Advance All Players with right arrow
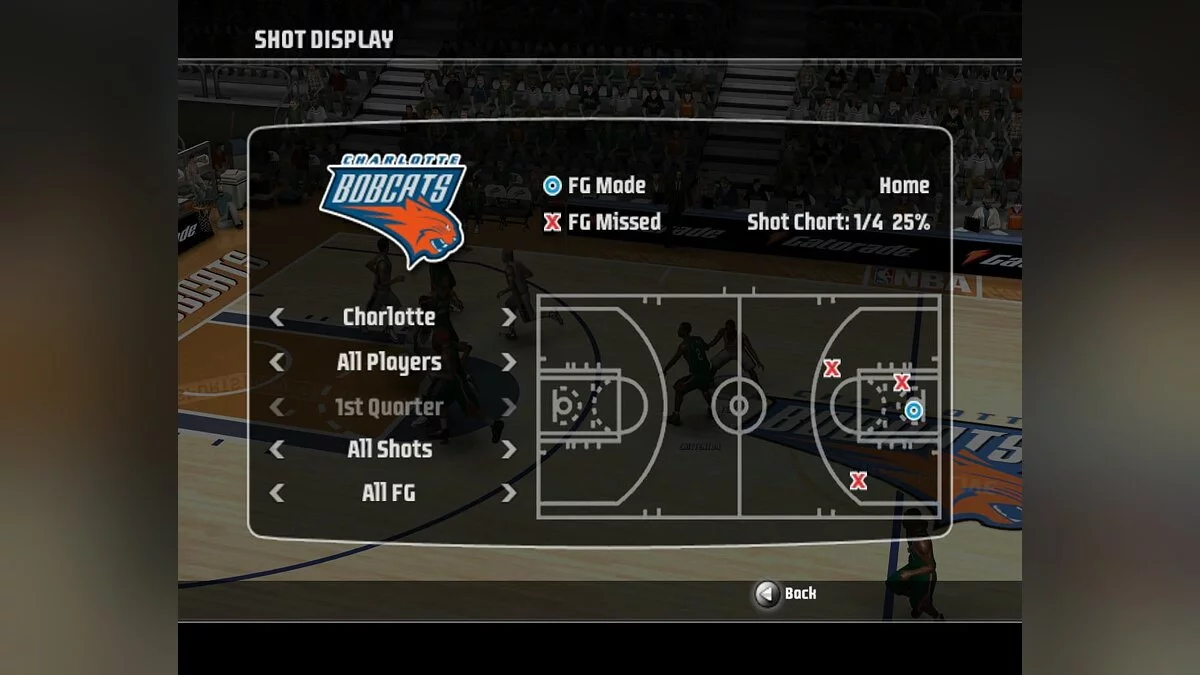The height and width of the screenshot is (675, 1200). coord(508,362)
